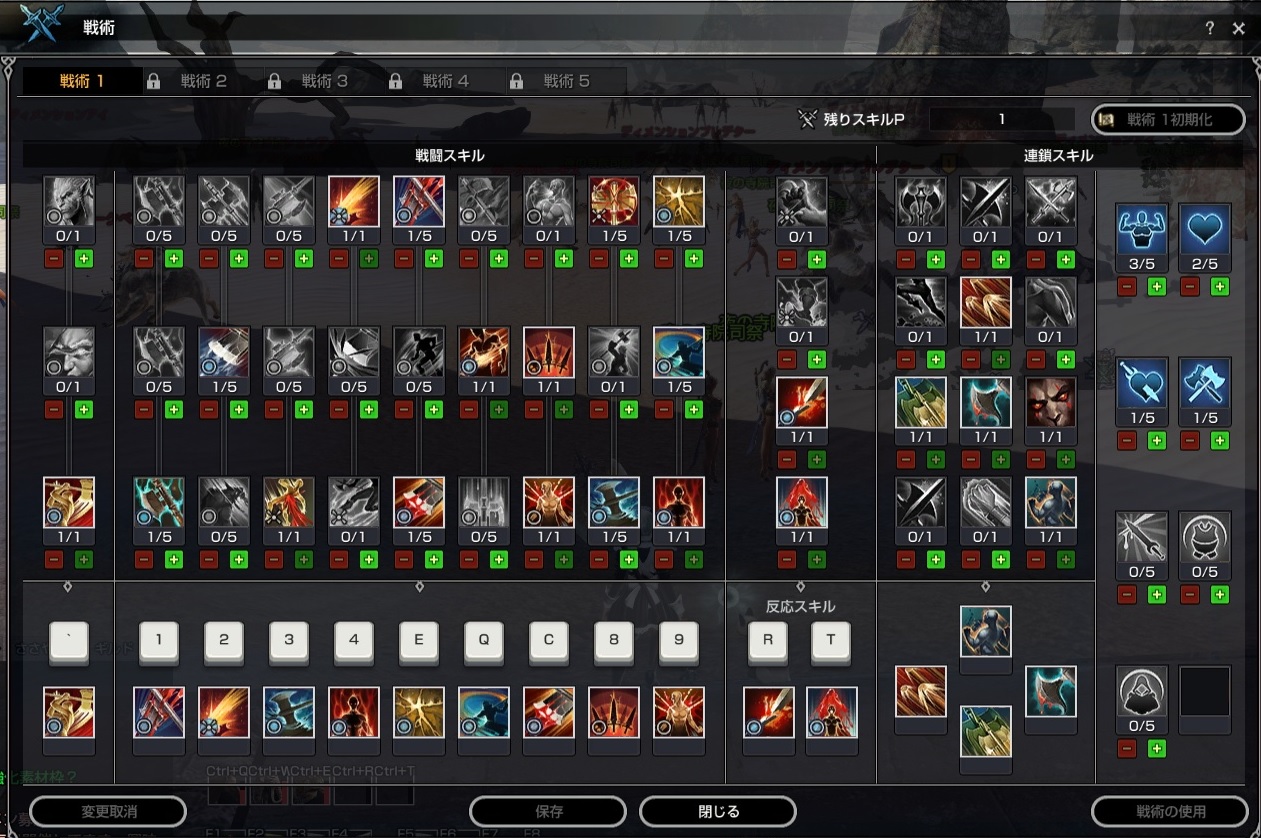Viewport: 1261px width, 838px height.
Task: Decrease the blue muscle passive skill level
Action: 1126,287
